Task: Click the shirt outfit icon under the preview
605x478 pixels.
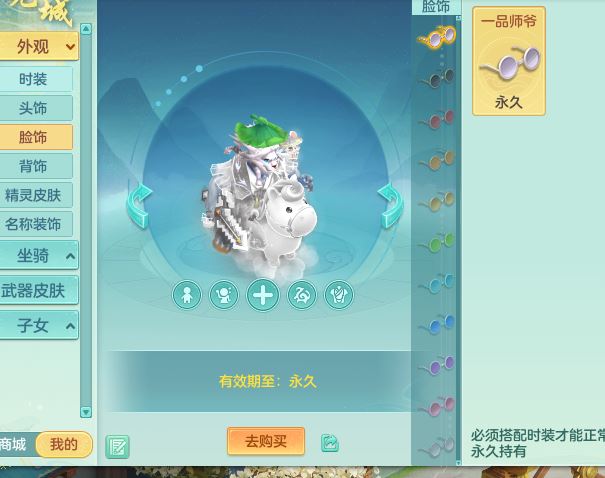Action: click(339, 295)
